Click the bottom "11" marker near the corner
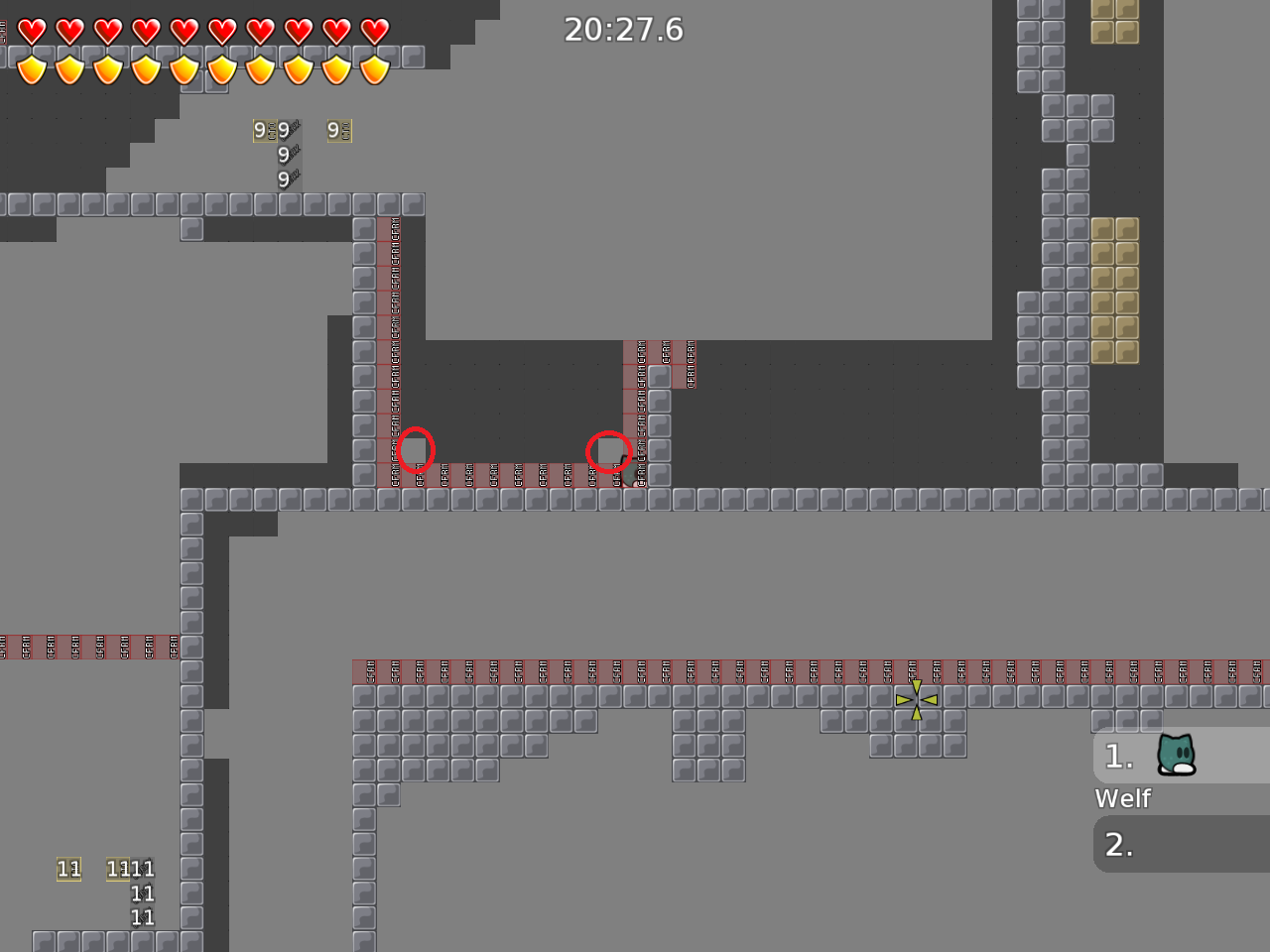This screenshot has height=952, width=1270. point(142,917)
